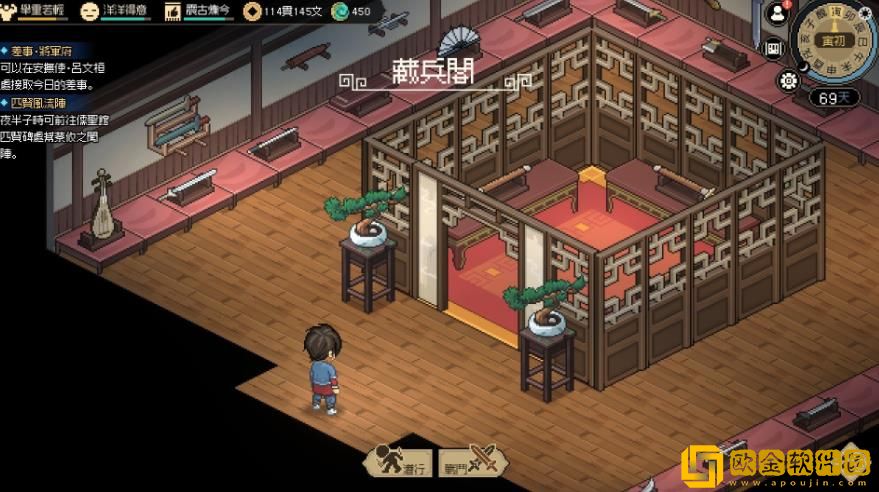Activate the 潛行 stealth mode button

tap(397, 461)
